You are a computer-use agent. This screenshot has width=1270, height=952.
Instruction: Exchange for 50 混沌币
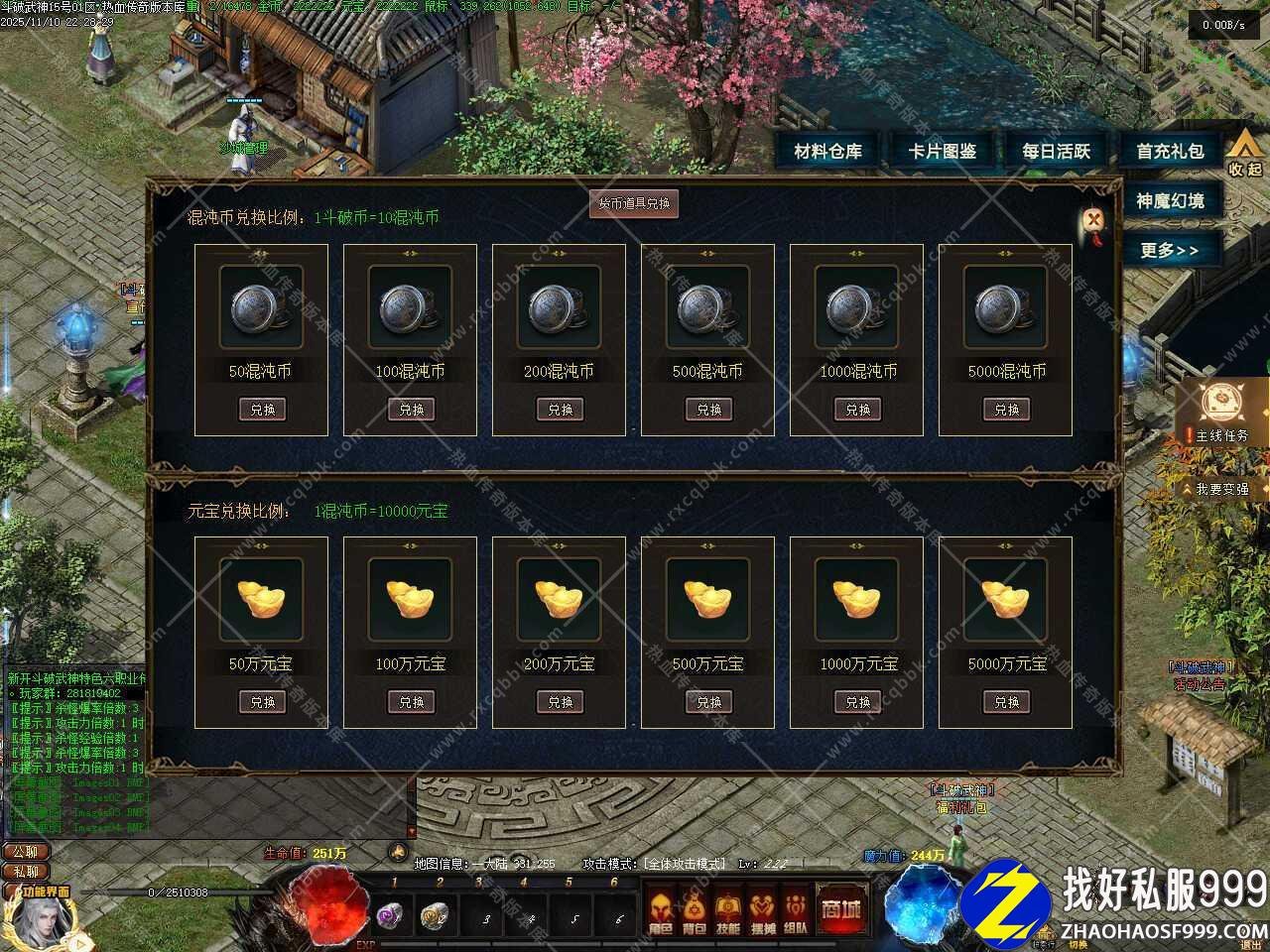pyautogui.click(x=262, y=410)
